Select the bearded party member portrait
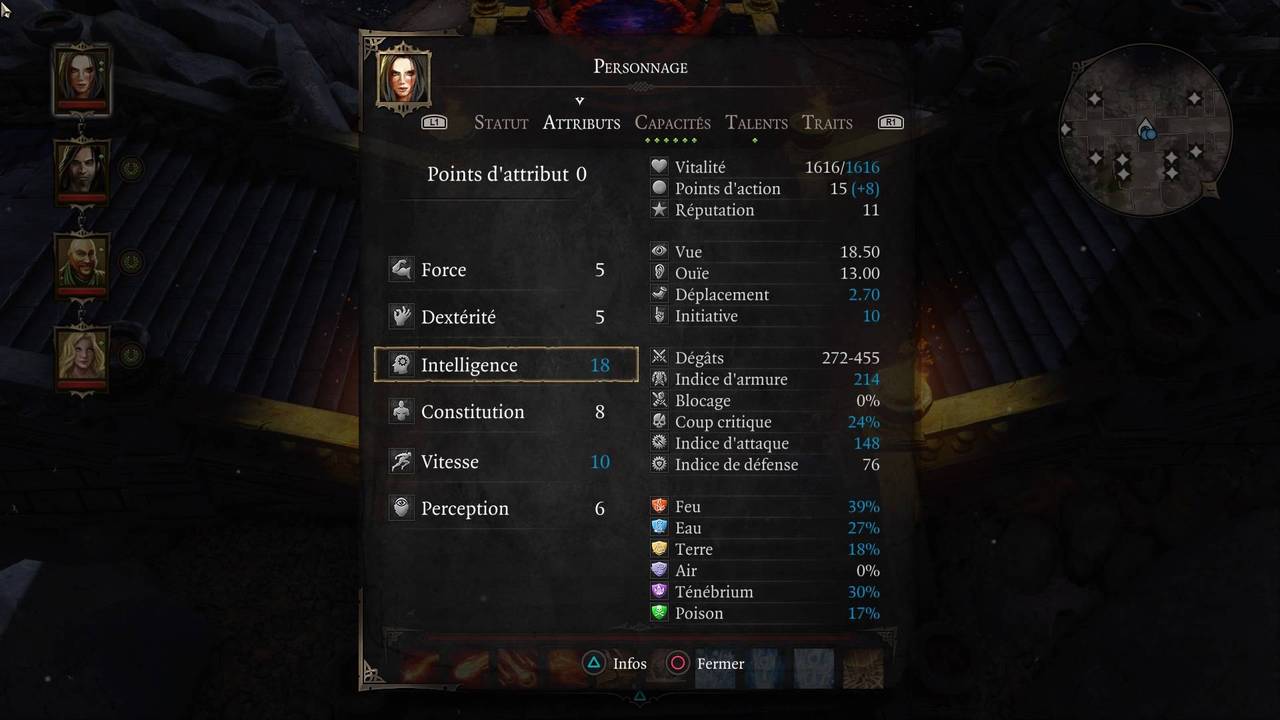The image size is (1280, 720). coord(82,262)
